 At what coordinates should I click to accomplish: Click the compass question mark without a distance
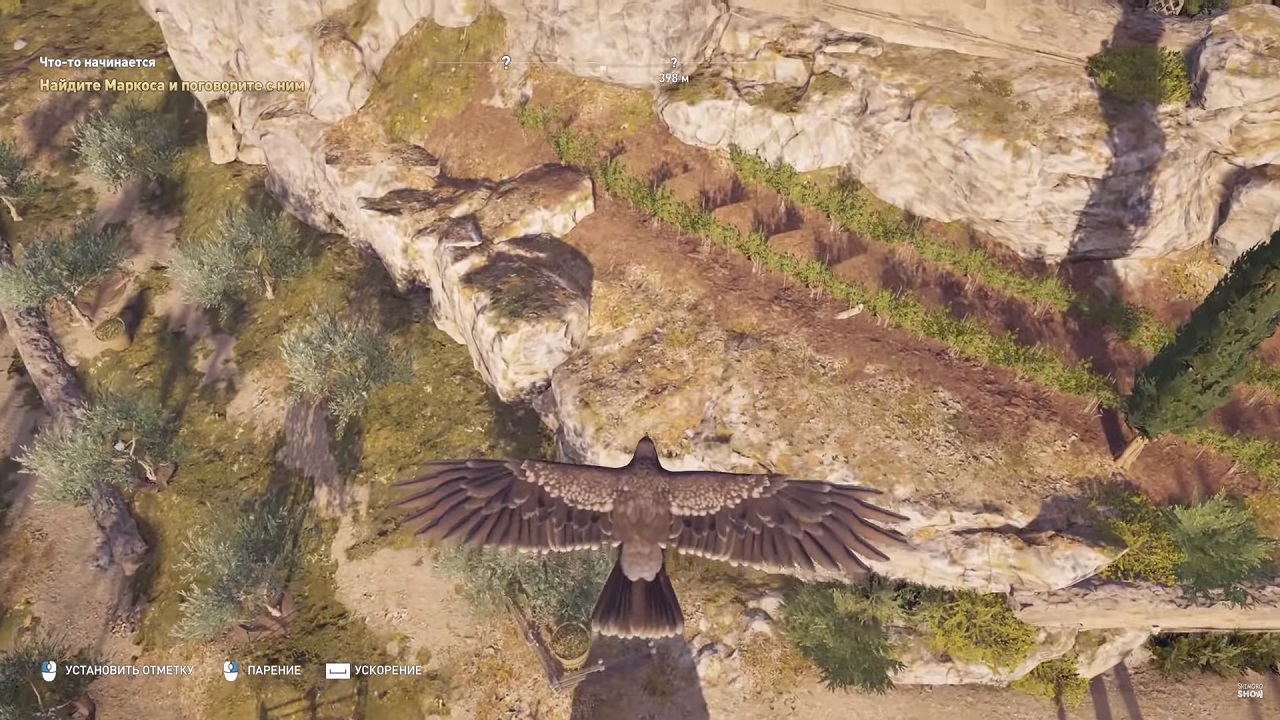pyautogui.click(x=506, y=62)
